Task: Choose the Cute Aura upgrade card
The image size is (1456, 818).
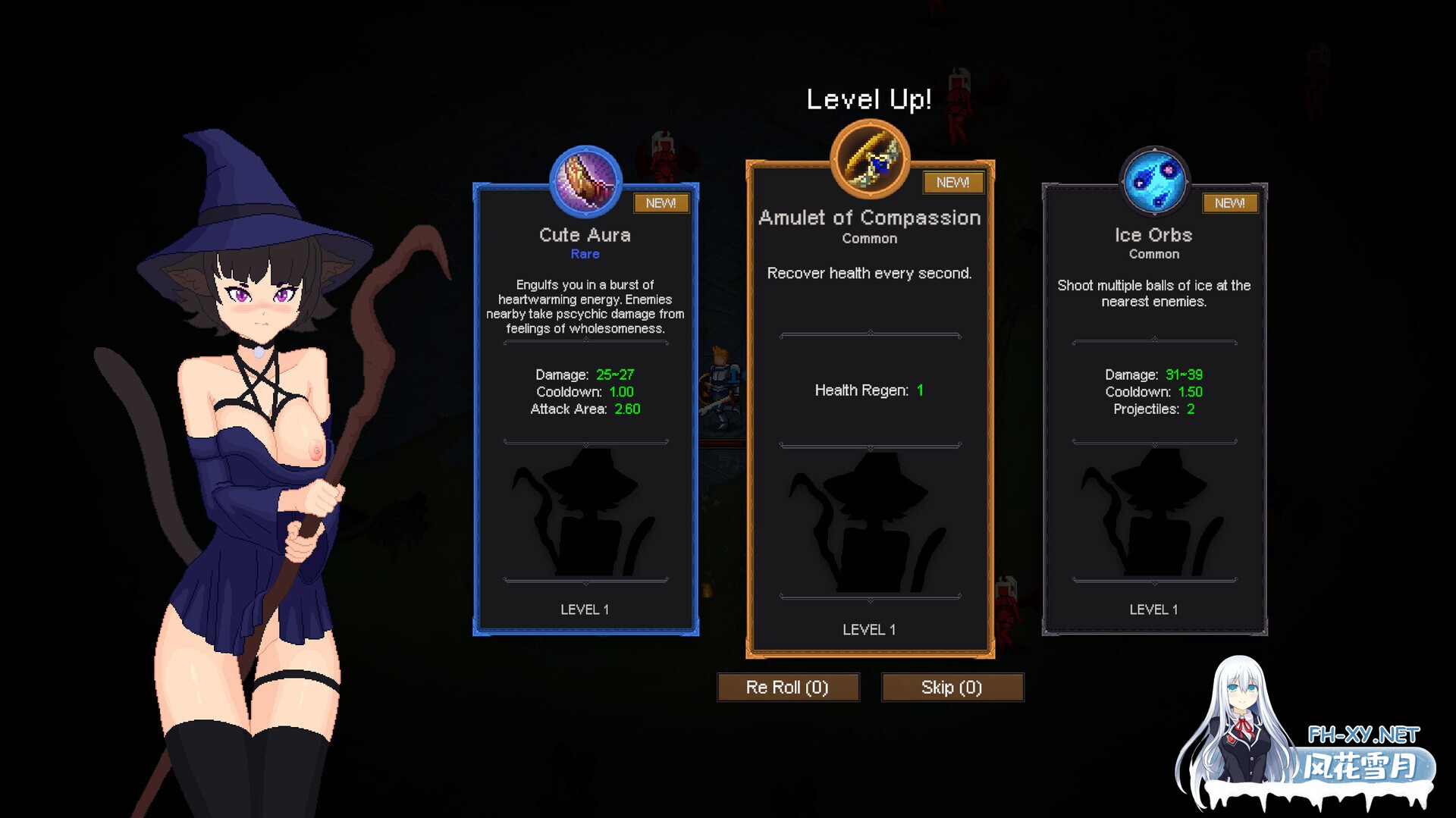Action: point(585,409)
